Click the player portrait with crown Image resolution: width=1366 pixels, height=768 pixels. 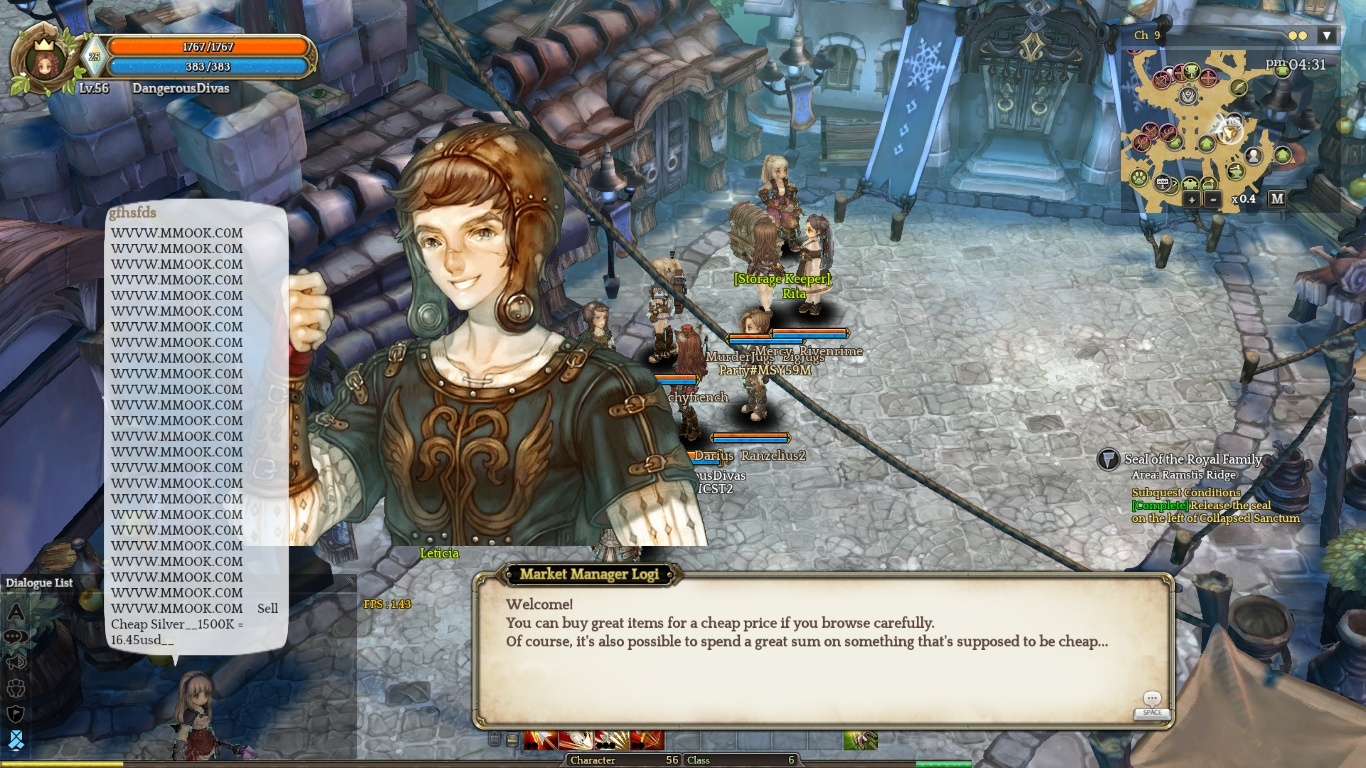point(43,59)
